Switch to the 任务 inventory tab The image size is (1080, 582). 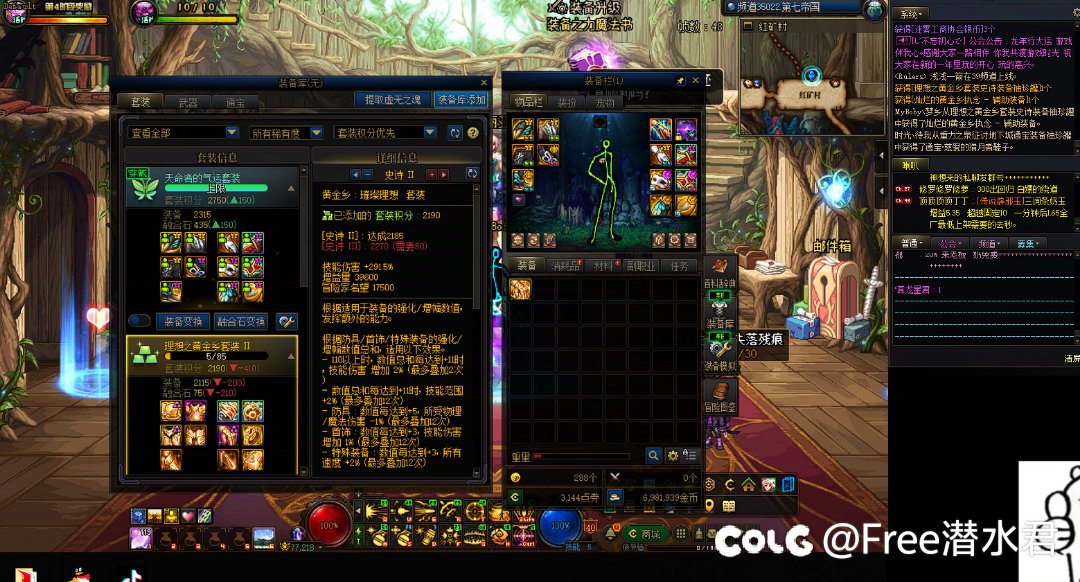[x=678, y=266]
